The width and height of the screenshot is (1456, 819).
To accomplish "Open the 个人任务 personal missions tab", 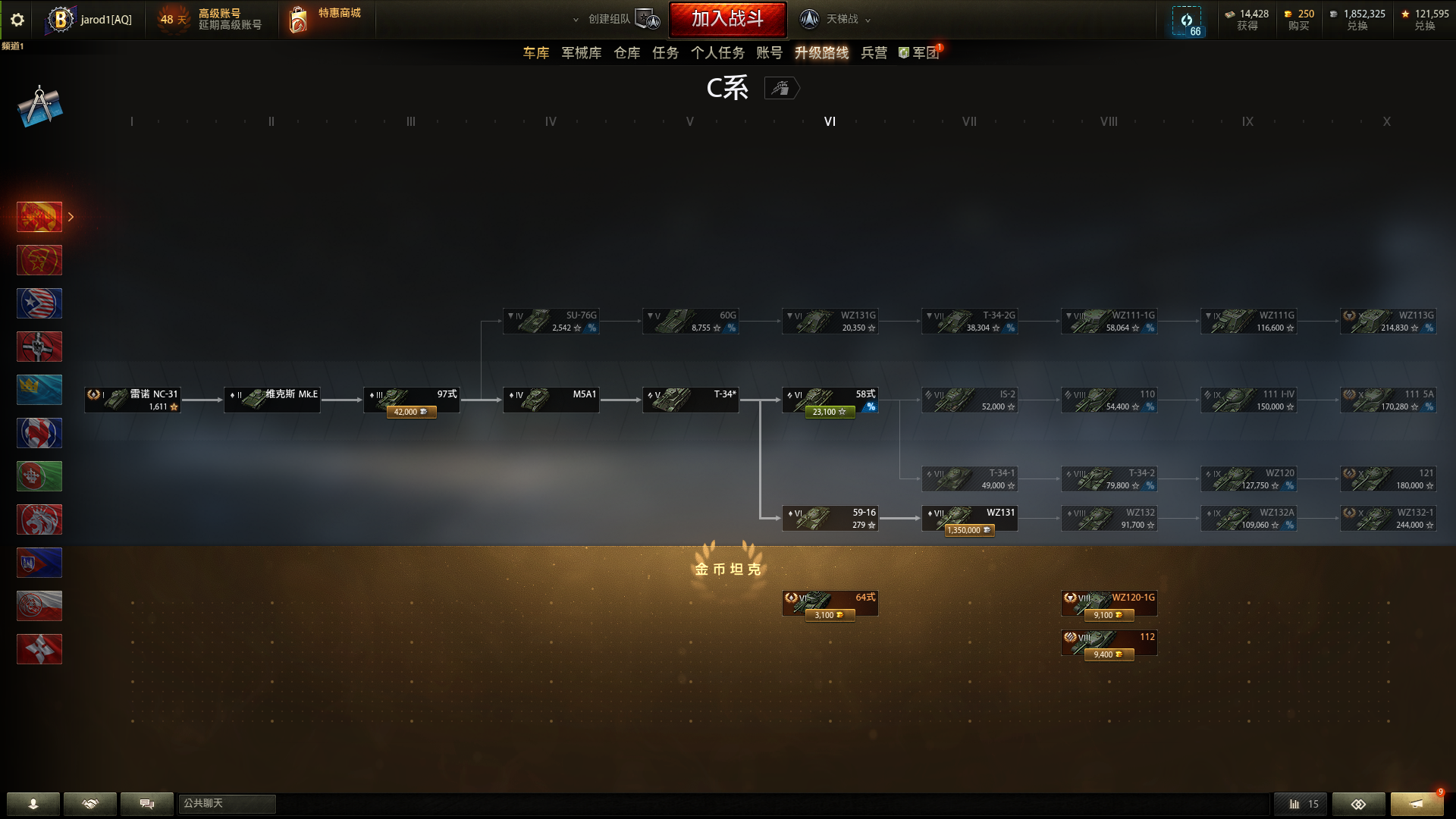I will coord(717,53).
